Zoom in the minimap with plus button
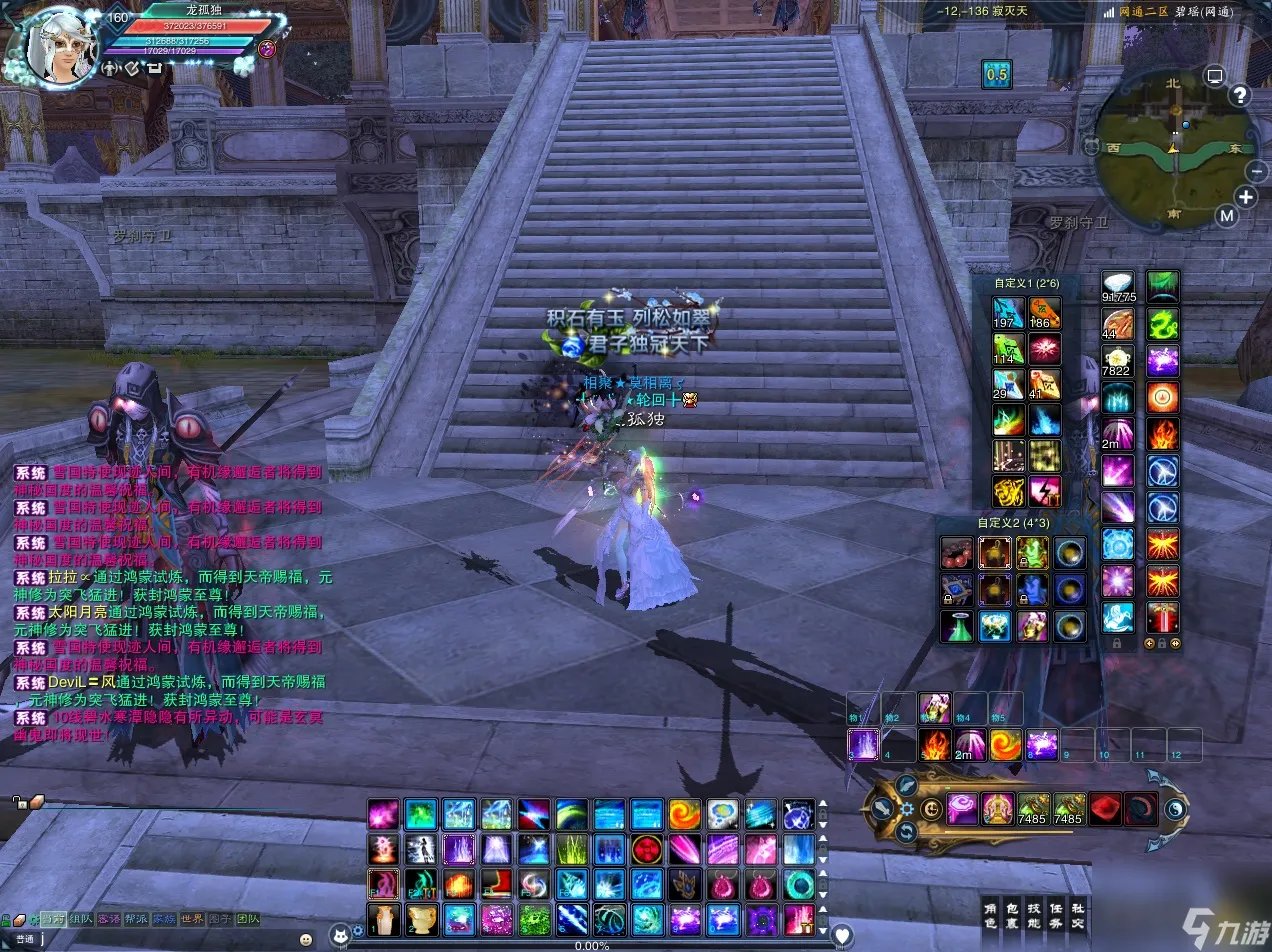This screenshot has height=952, width=1272. [1246, 196]
